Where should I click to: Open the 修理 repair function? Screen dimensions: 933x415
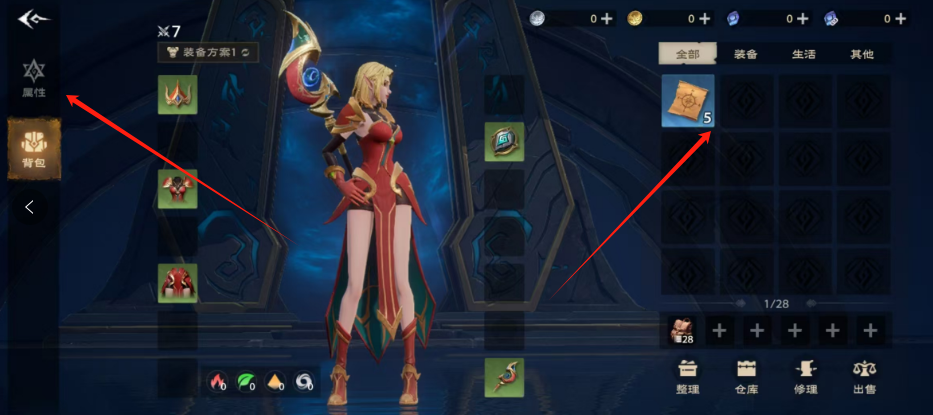[x=805, y=378]
